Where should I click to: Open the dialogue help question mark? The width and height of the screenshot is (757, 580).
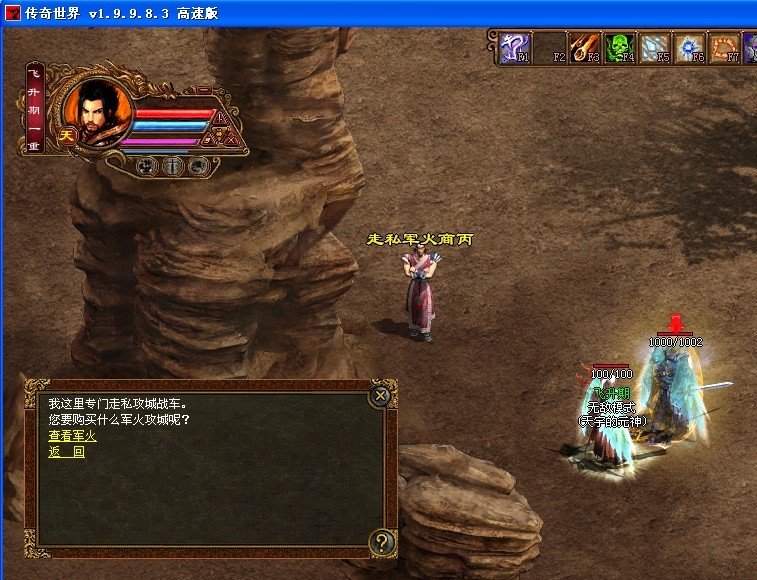tap(380, 543)
